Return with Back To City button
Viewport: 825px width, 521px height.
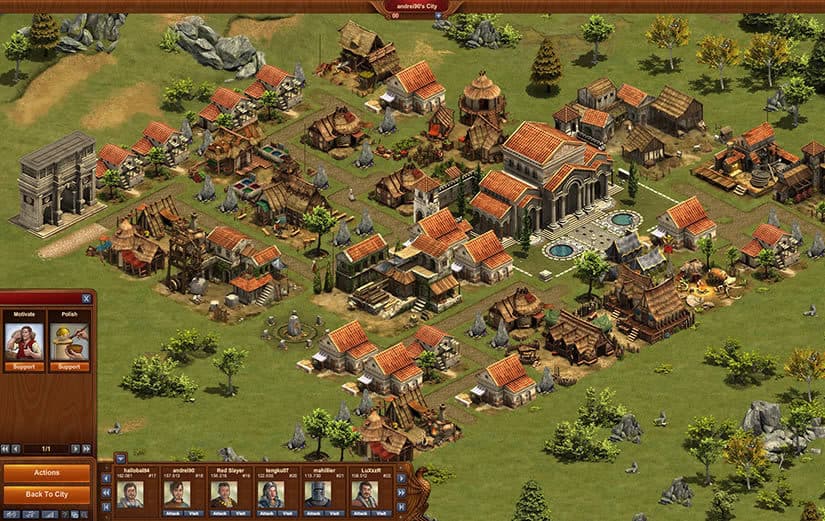[x=47, y=495]
